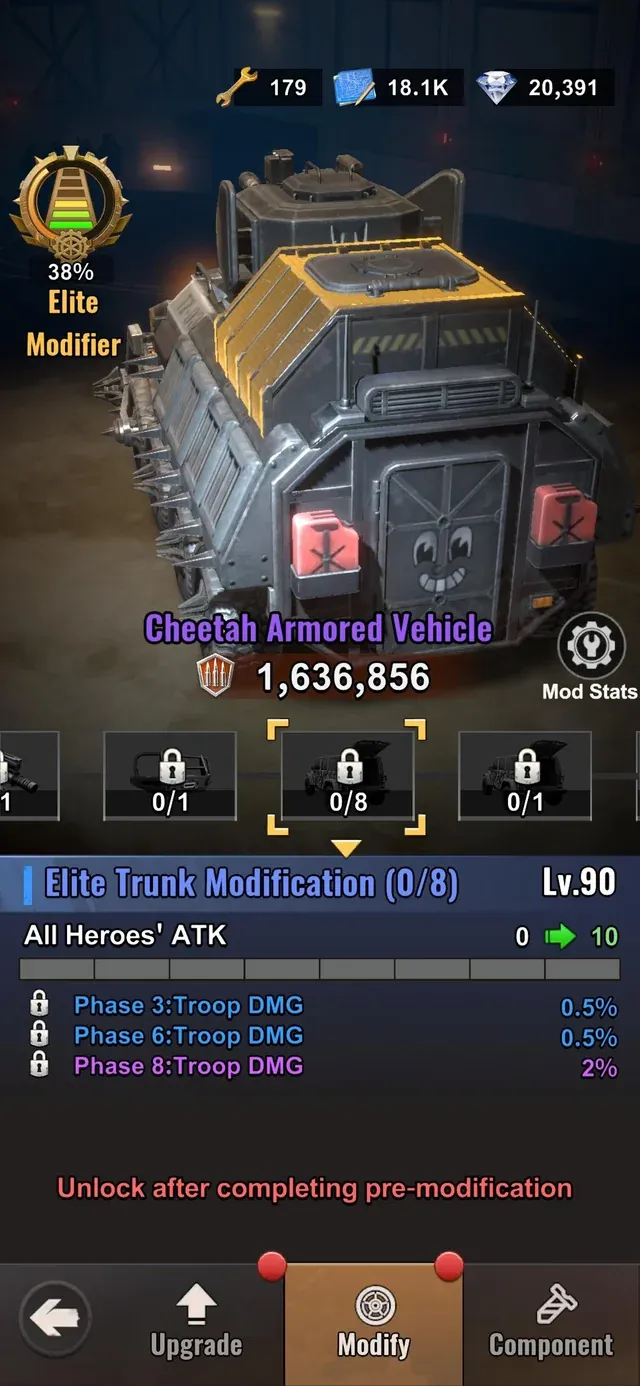The image size is (640, 1386).
Task: Open Mod Stats gear button
Action: coord(589,646)
